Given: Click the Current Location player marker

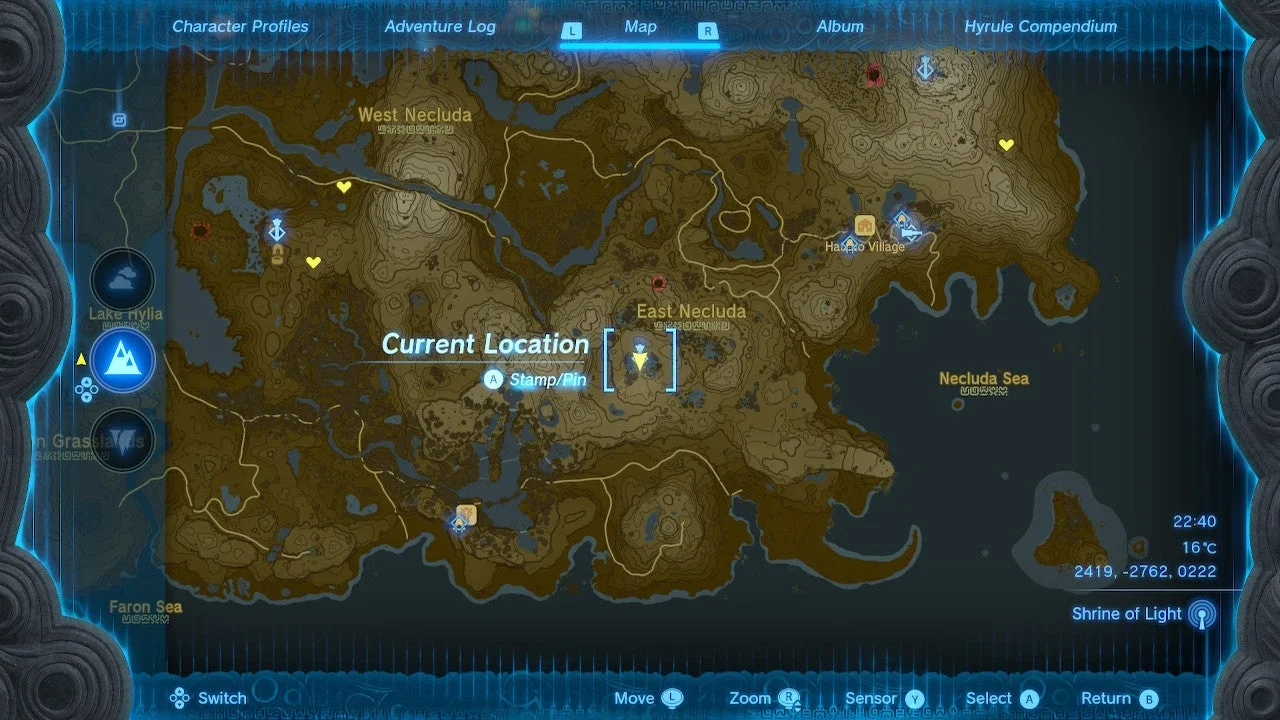Looking at the screenshot, I should point(639,360).
